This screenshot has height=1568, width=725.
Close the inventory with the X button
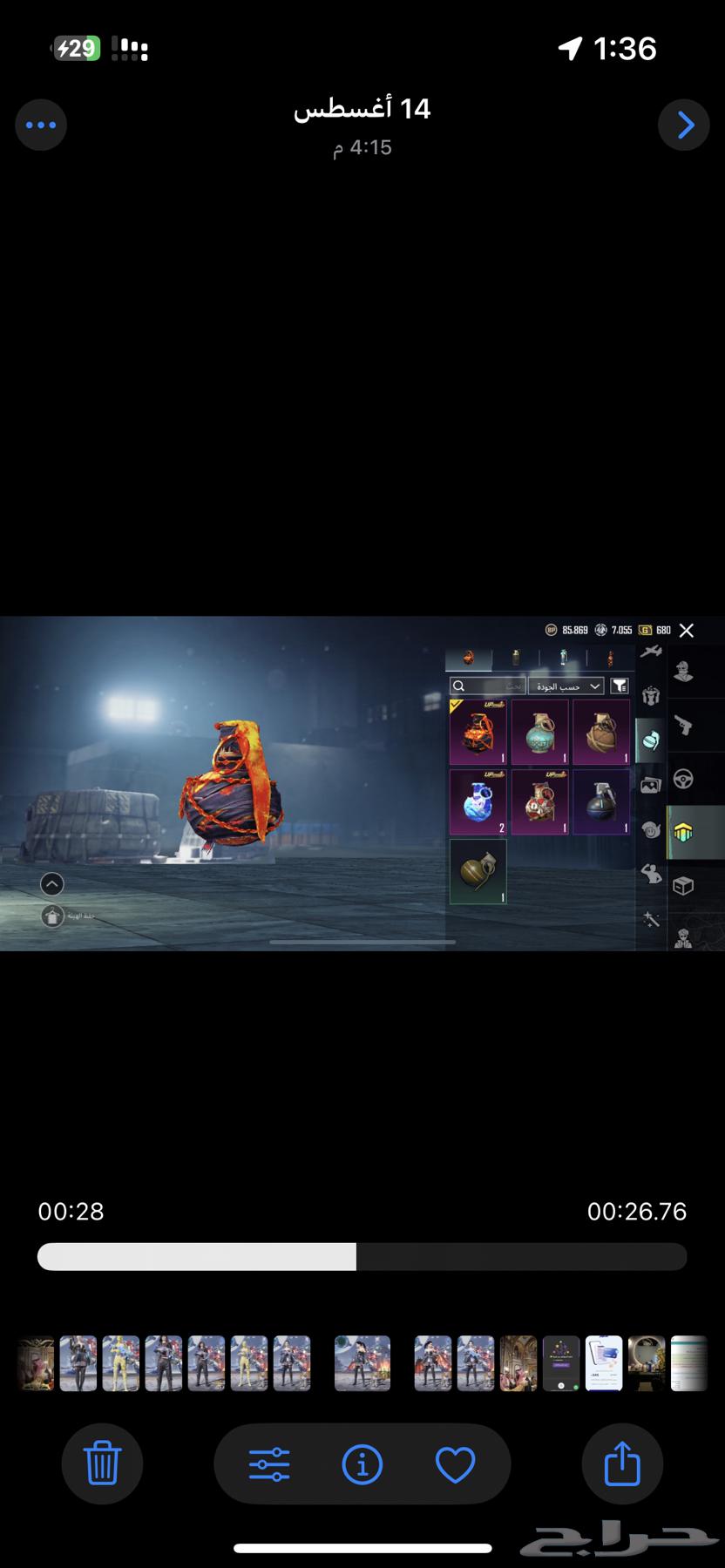tap(687, 630)
